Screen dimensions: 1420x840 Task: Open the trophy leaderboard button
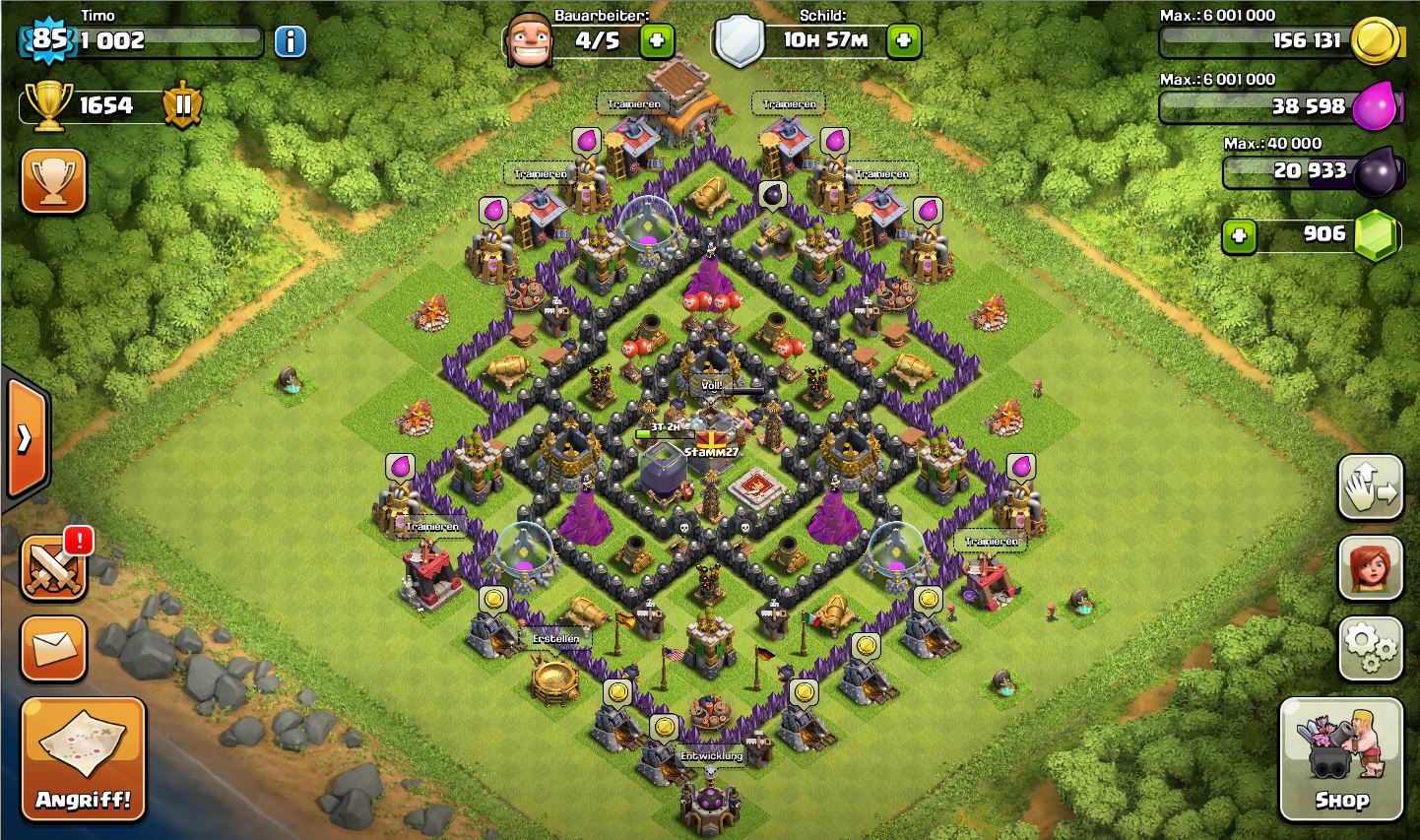pos(53,181)
